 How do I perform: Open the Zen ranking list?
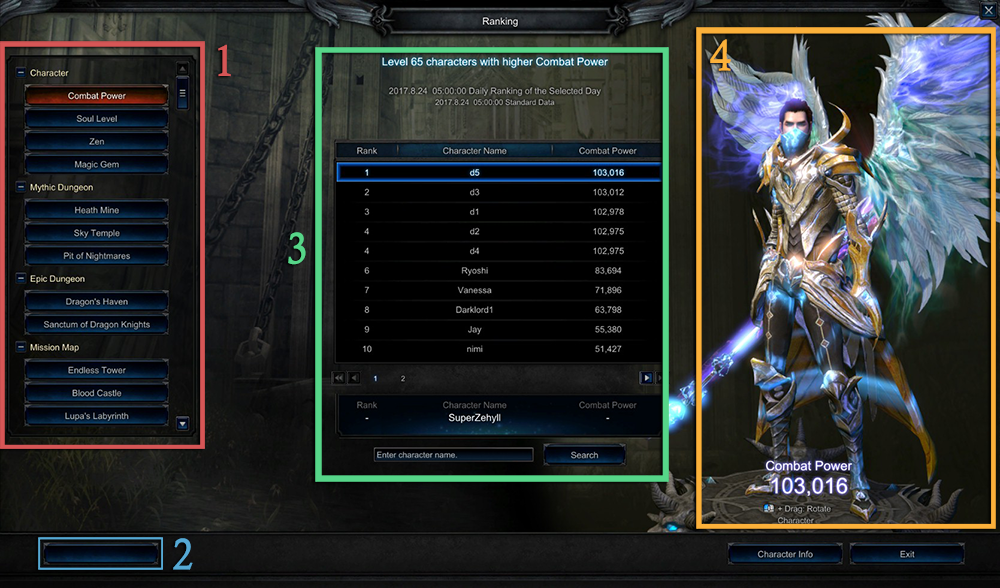coord(97,142)
